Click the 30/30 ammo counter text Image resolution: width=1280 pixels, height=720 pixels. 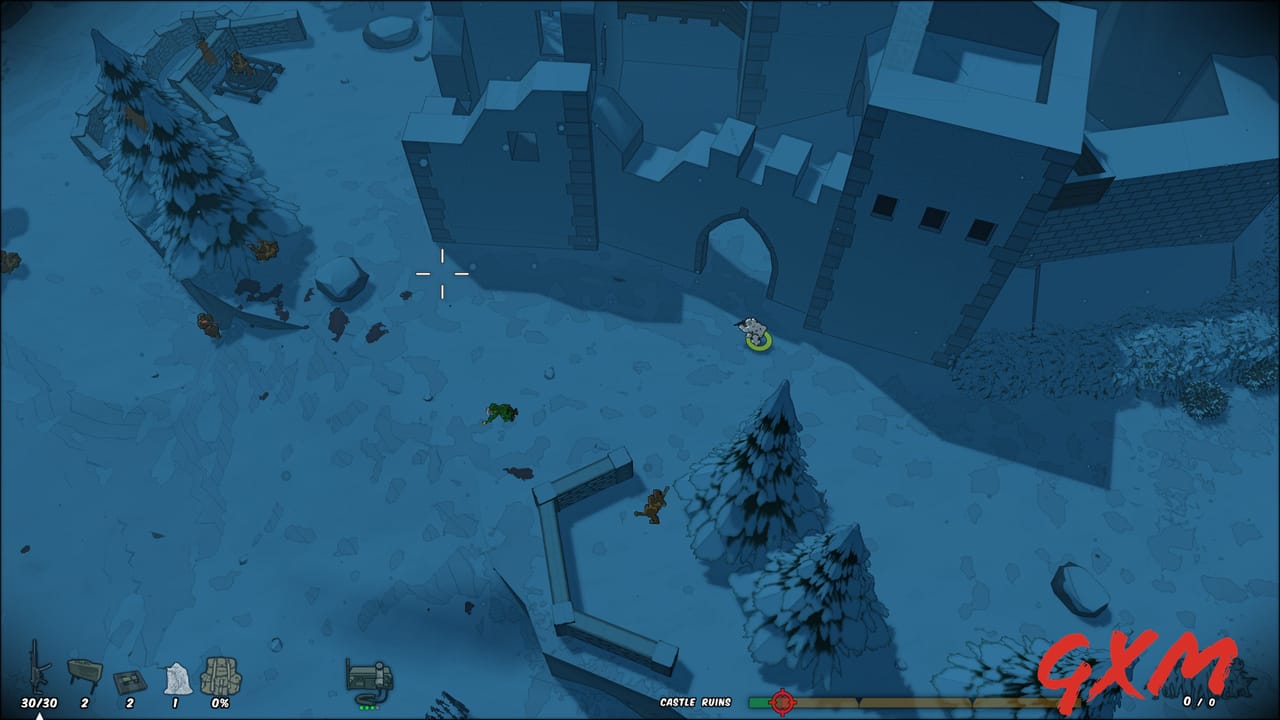click(39, 701)
